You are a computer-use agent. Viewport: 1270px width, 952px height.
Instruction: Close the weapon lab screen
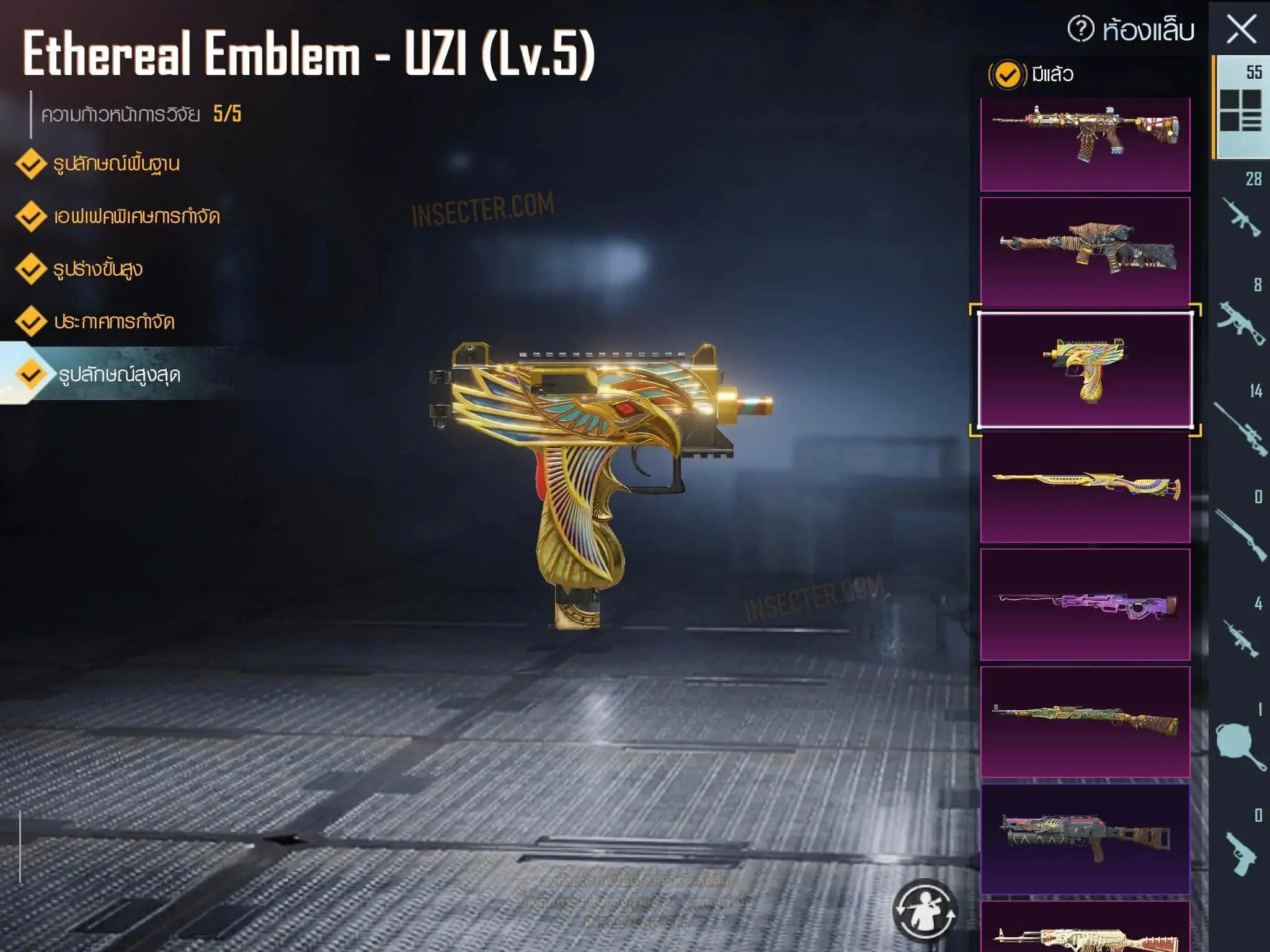(x=1241, y=29)
